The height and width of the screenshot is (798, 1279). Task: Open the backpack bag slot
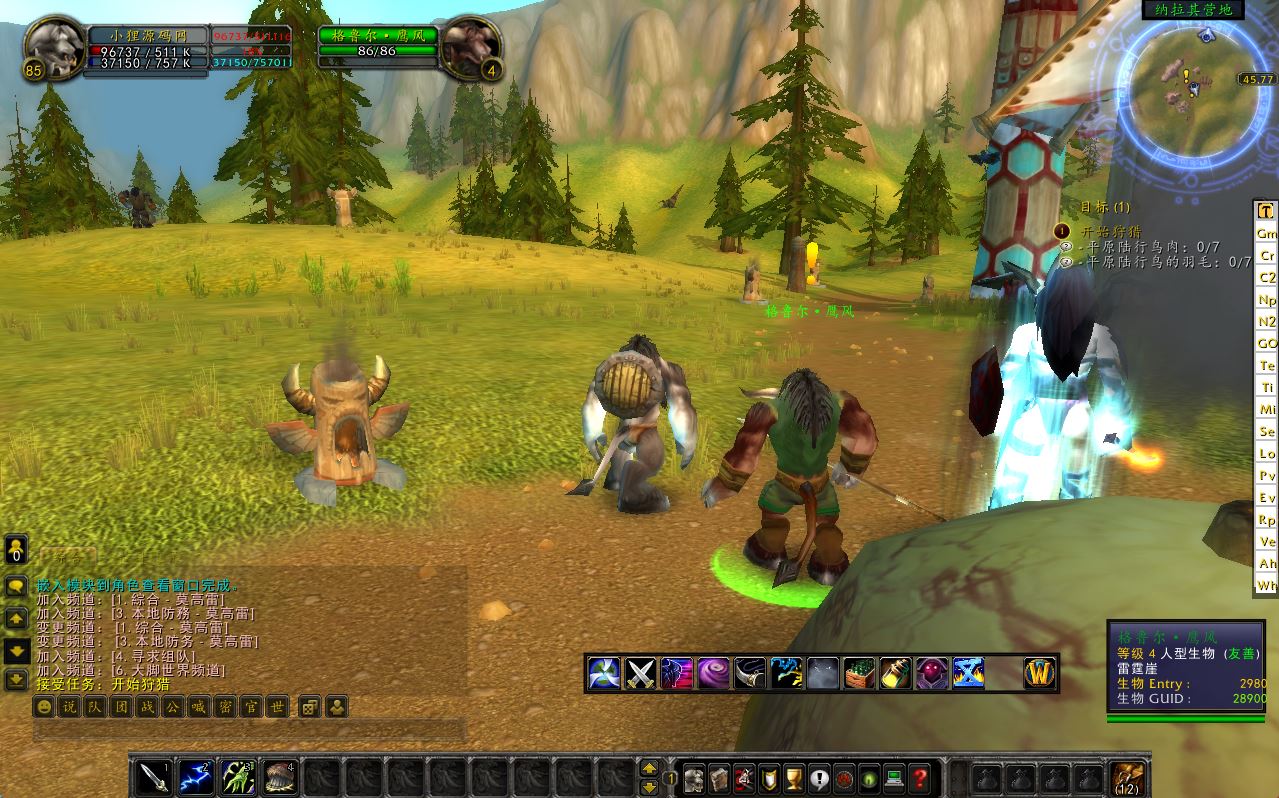[x=1128, y=778]
